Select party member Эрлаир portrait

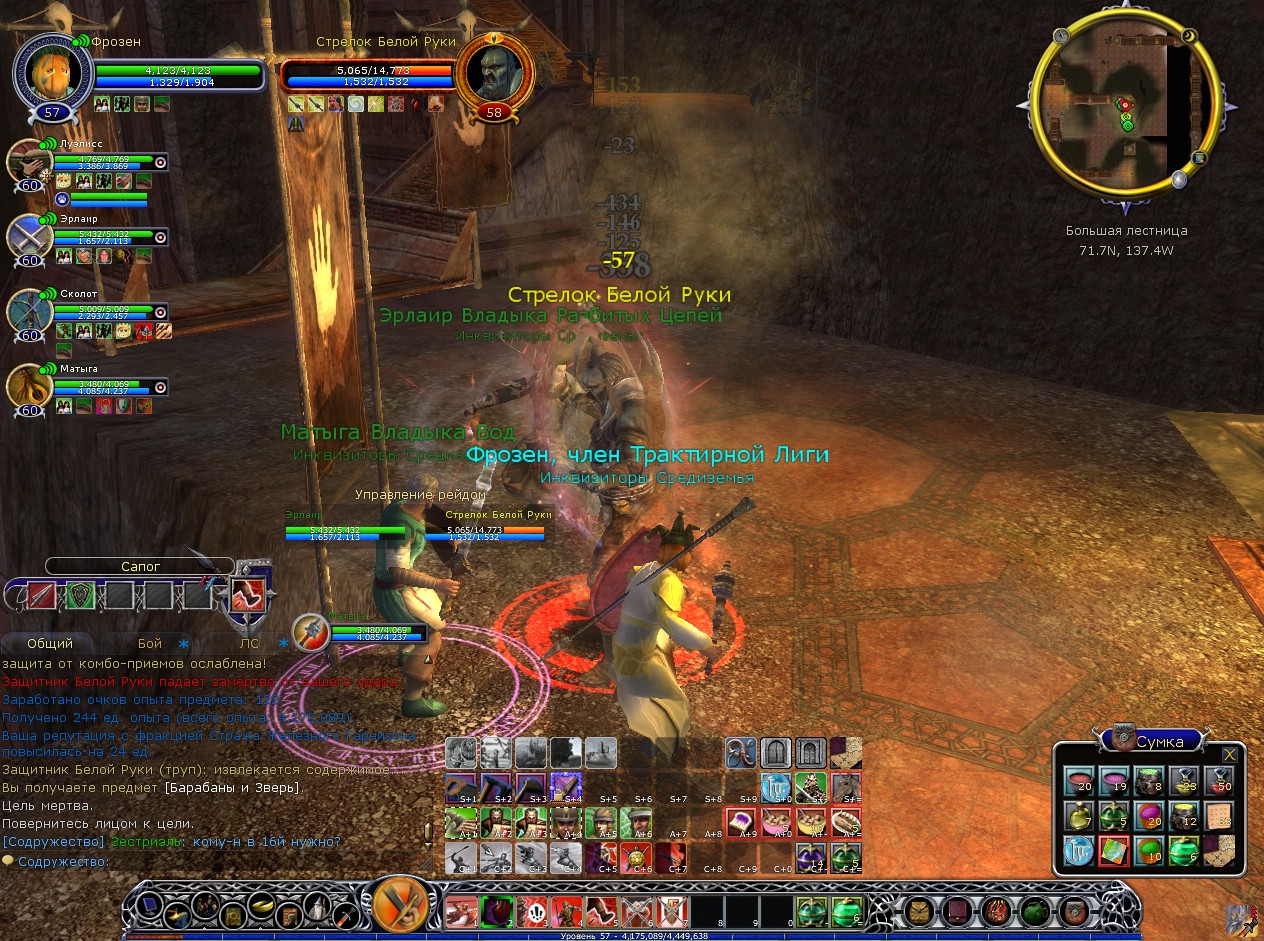28,237
